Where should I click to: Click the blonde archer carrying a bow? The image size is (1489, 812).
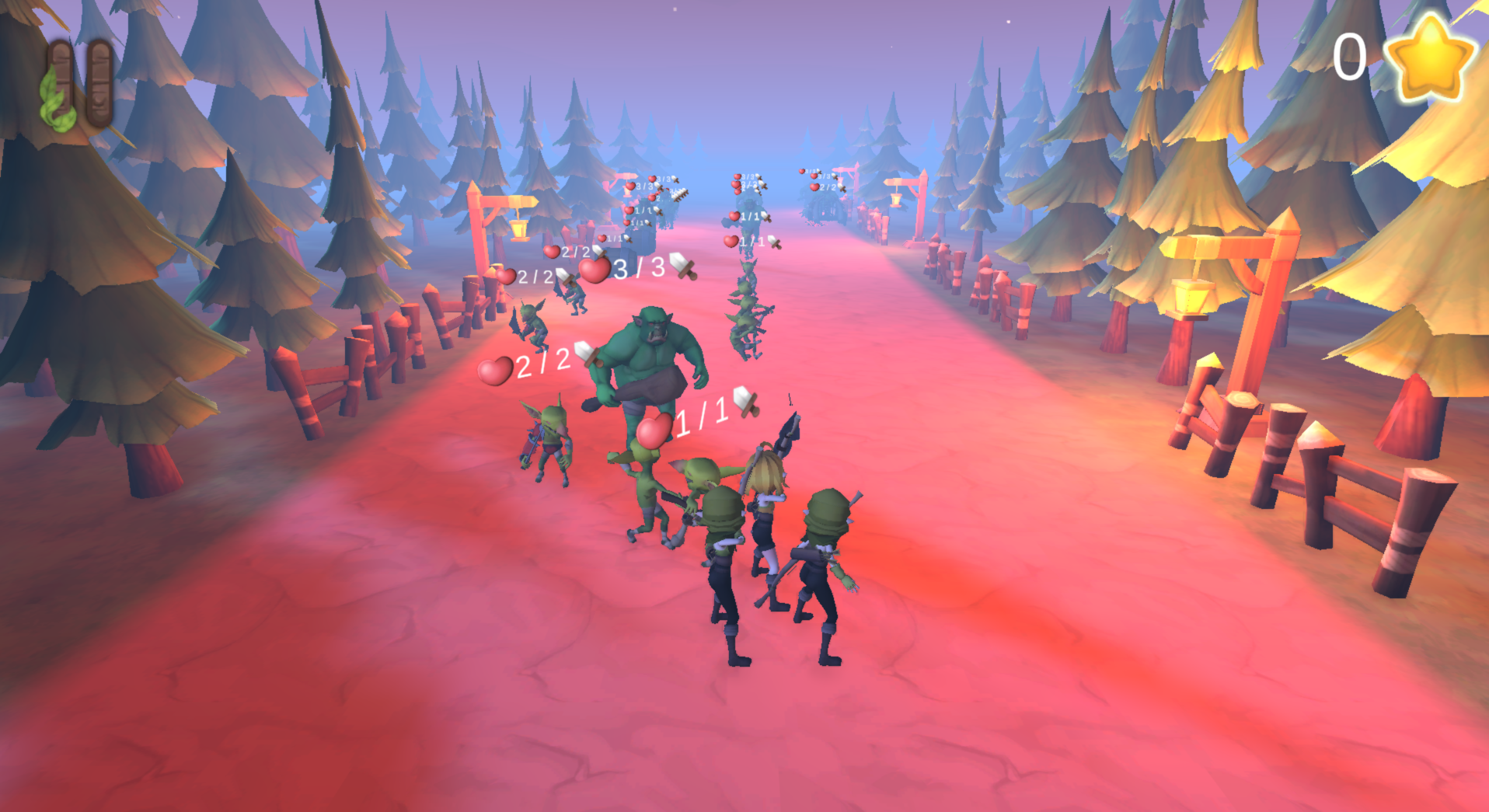[765, 505]
